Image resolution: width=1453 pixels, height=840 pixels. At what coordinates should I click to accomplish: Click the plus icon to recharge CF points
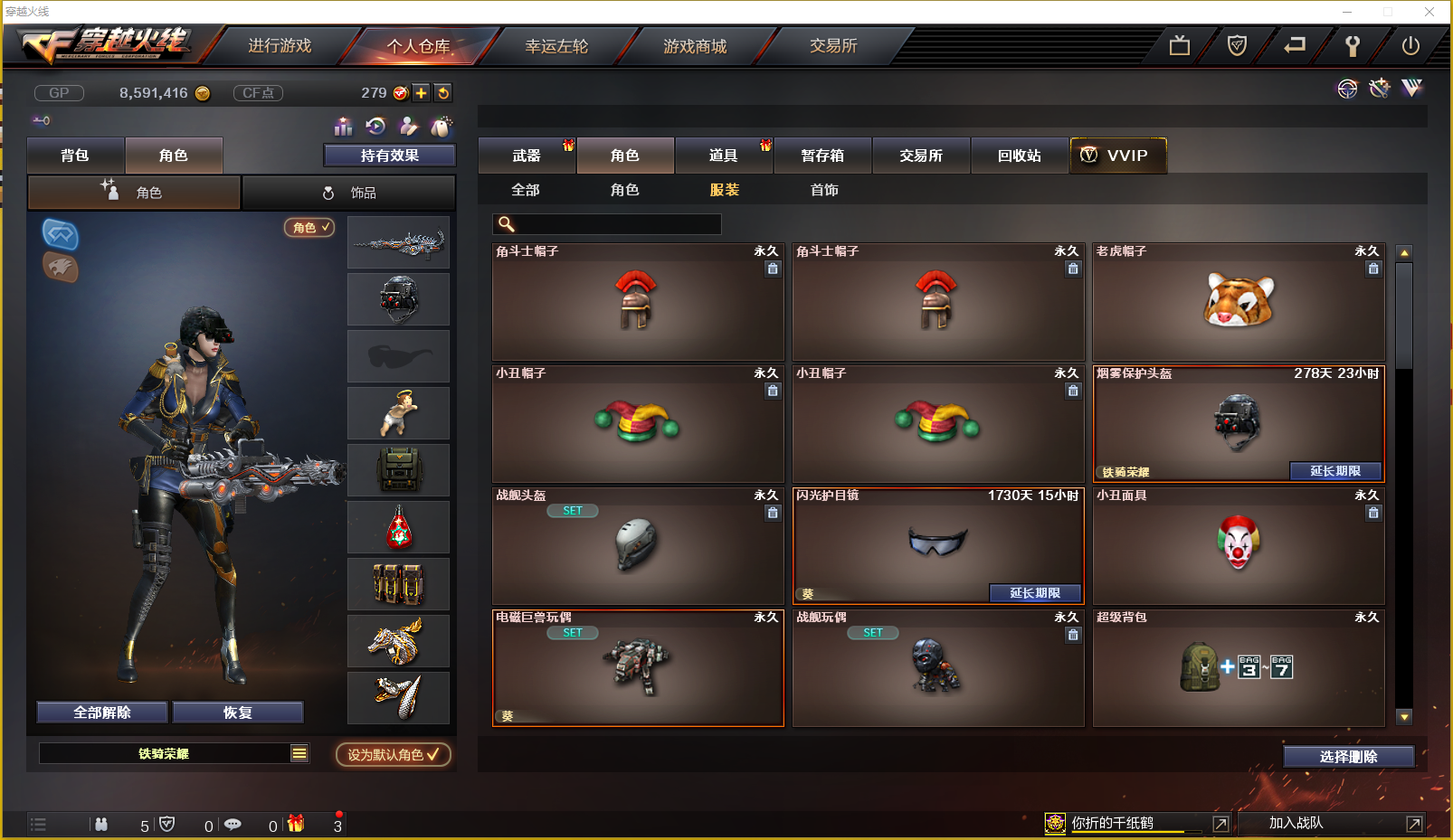coord(421,92)
